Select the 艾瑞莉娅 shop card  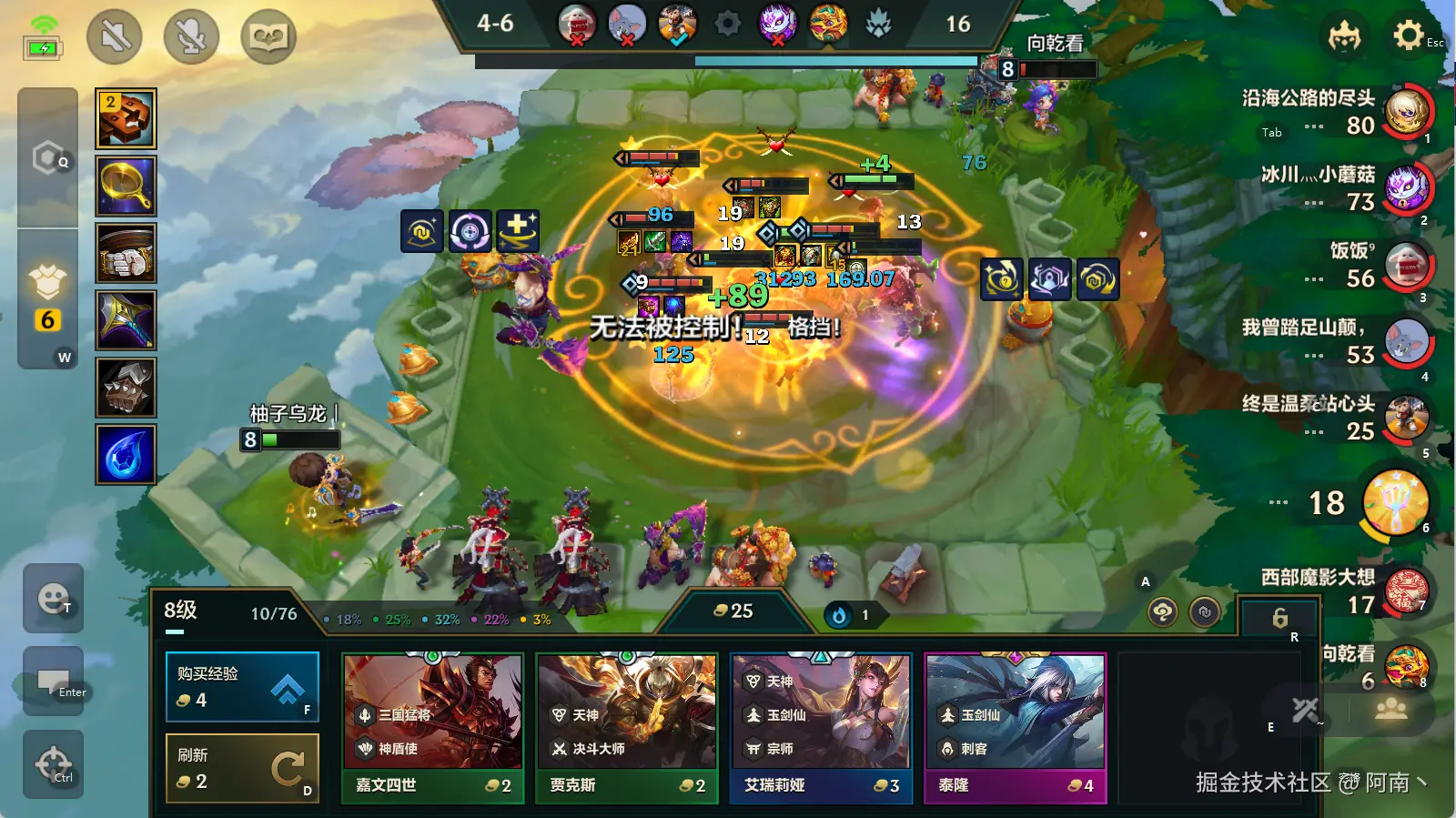coord(821,727)
